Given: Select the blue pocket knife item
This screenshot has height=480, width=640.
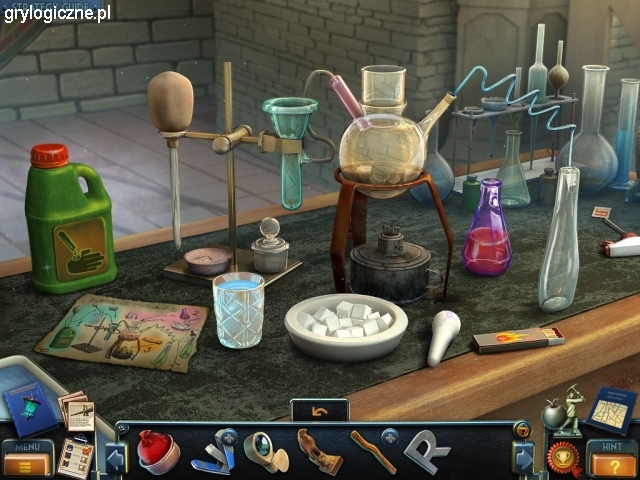Looking at the screenshot, I should (214, 452).
